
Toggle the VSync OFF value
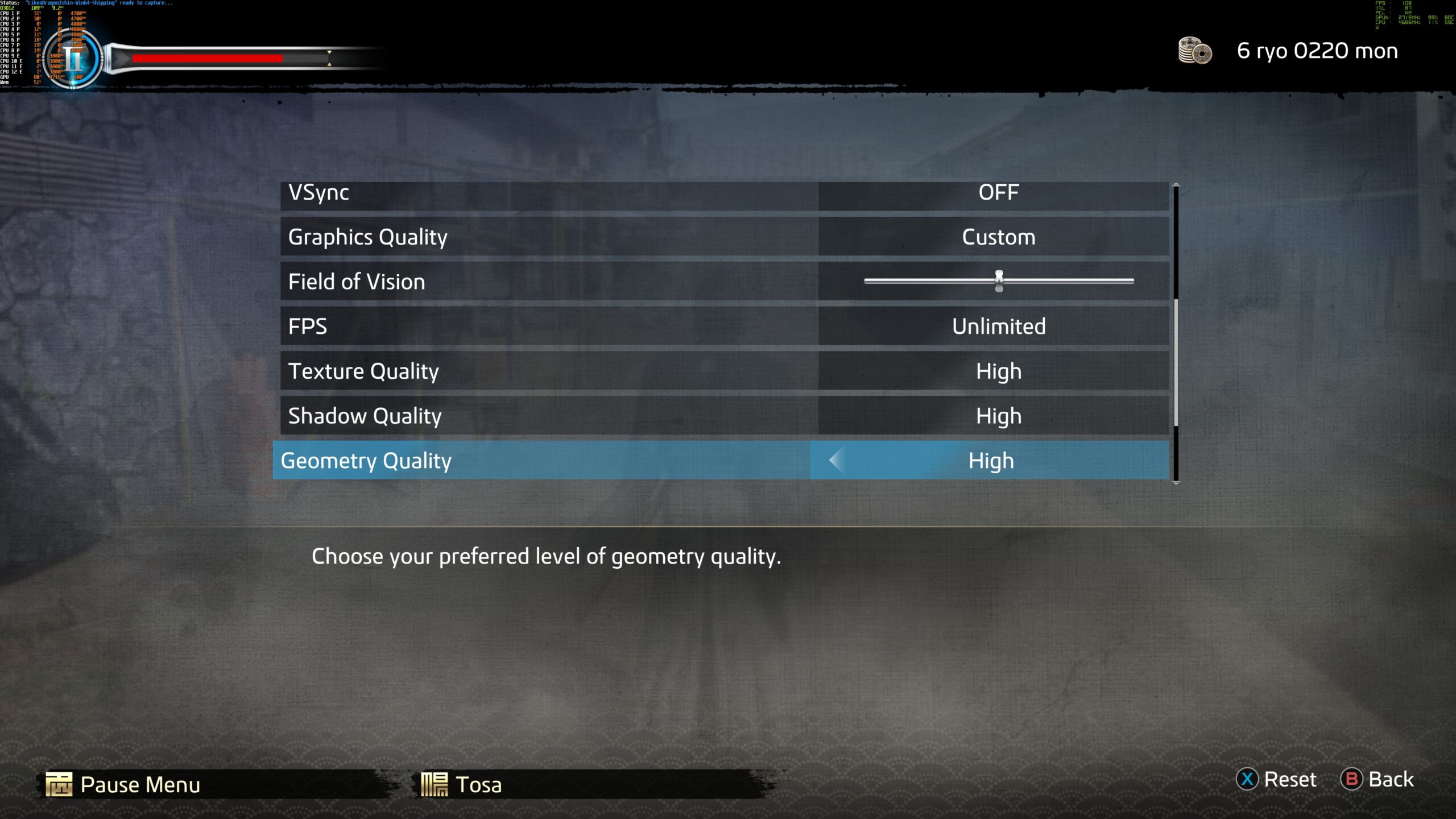[x=998, y=193]
